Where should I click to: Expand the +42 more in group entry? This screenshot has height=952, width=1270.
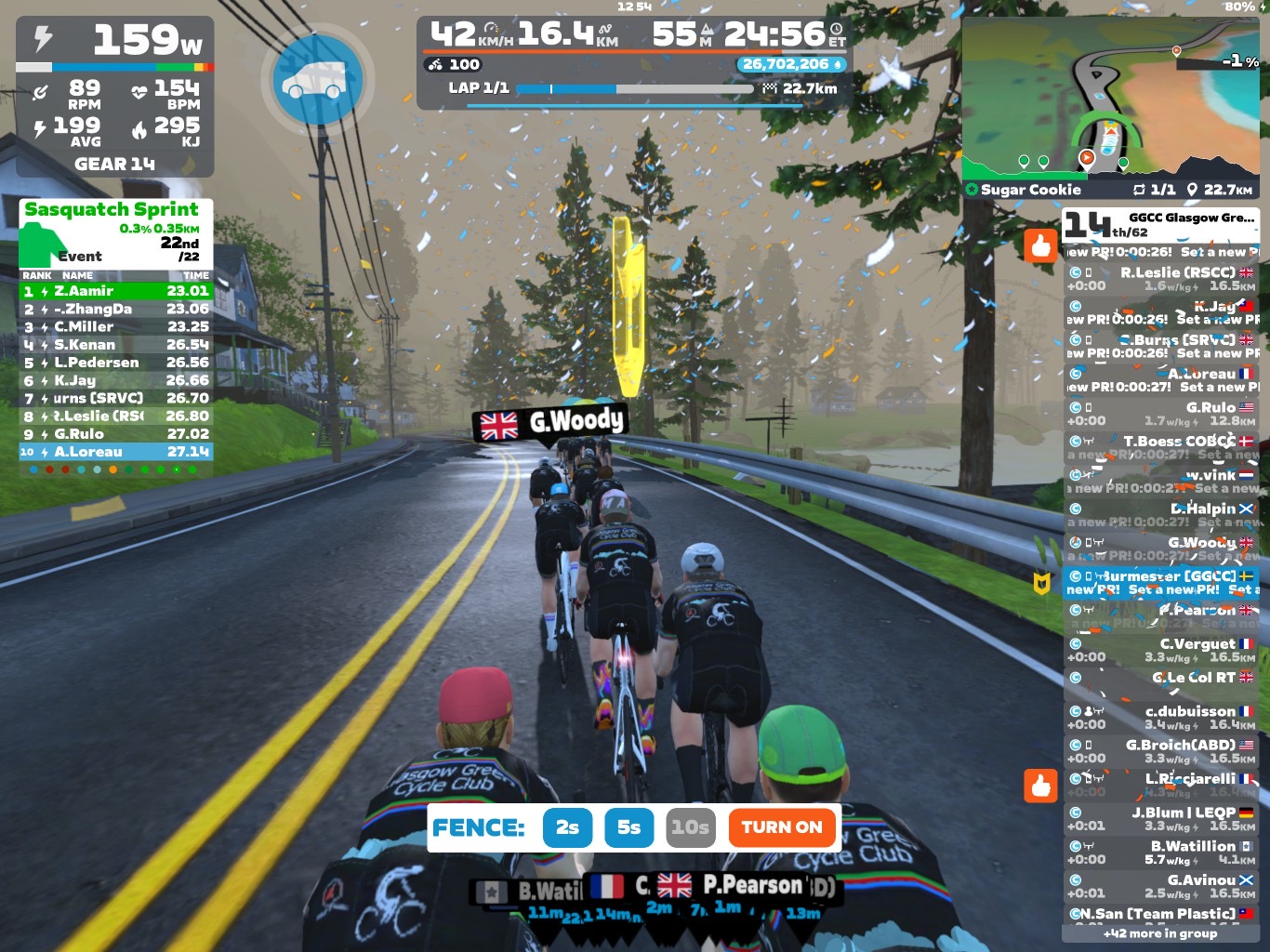[x=1160, y=933]
